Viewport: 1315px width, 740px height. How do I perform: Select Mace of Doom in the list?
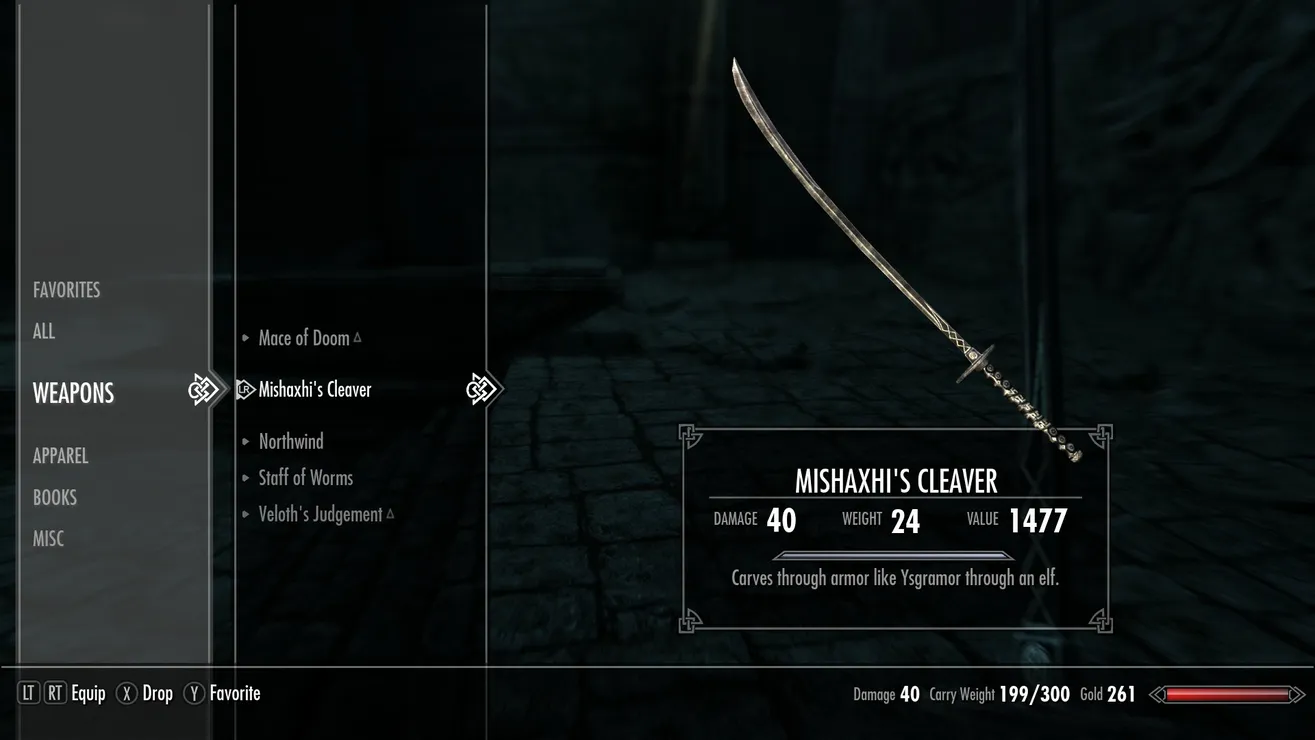[304, 338]
